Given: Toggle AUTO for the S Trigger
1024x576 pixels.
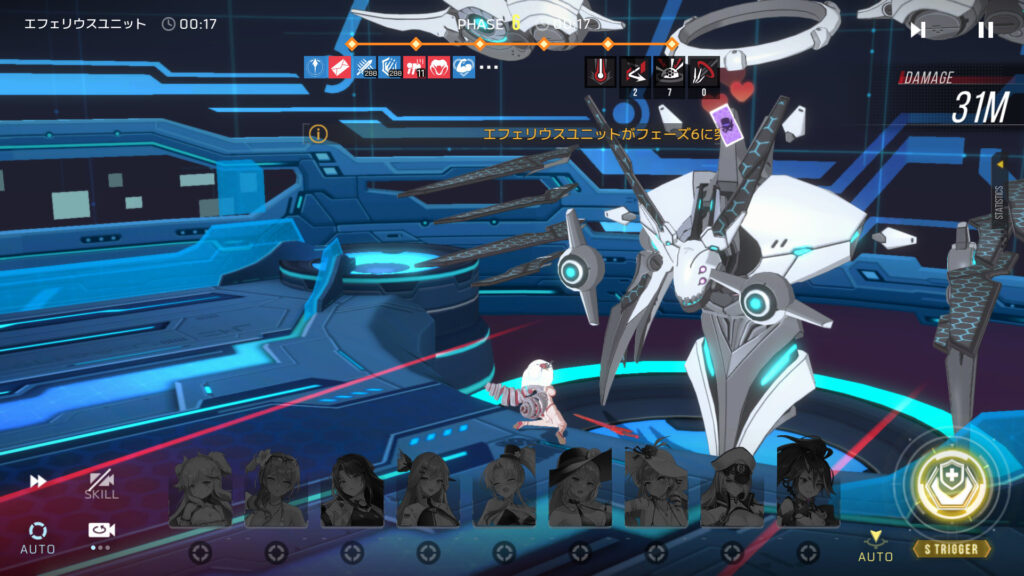Looking at the screenshot, I should [876, 547].
